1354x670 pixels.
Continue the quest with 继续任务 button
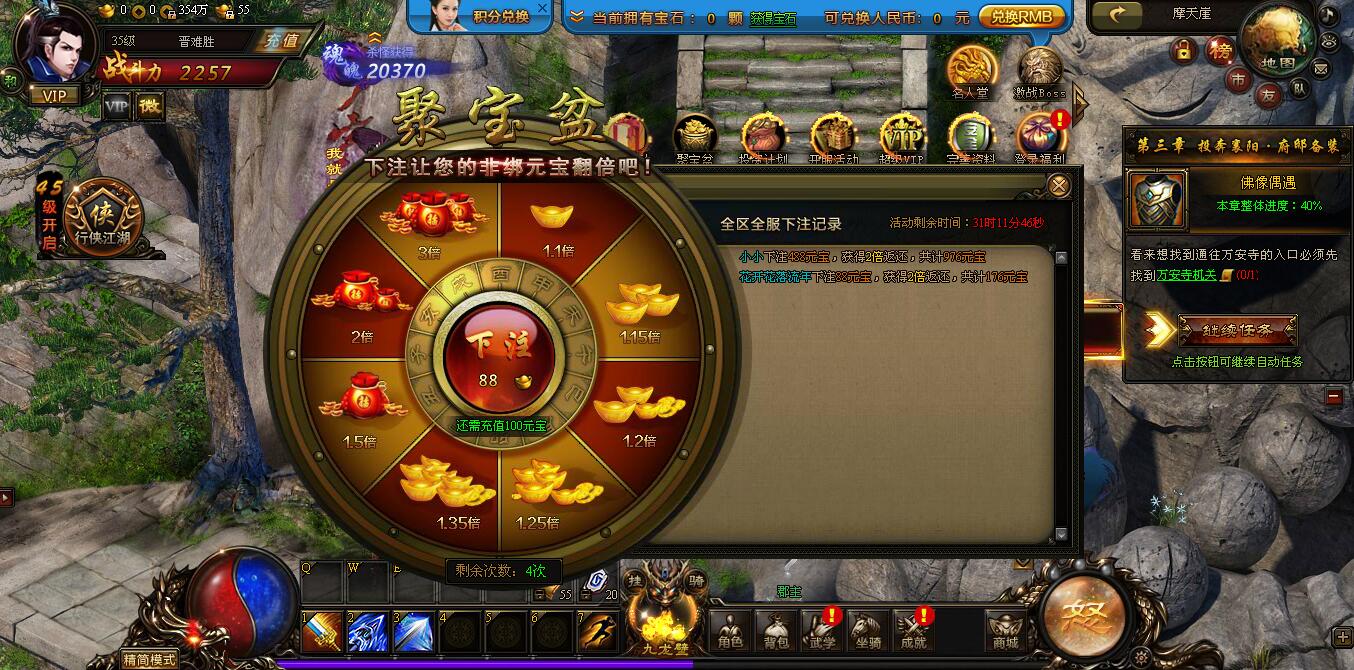[x=1237, y=330]
